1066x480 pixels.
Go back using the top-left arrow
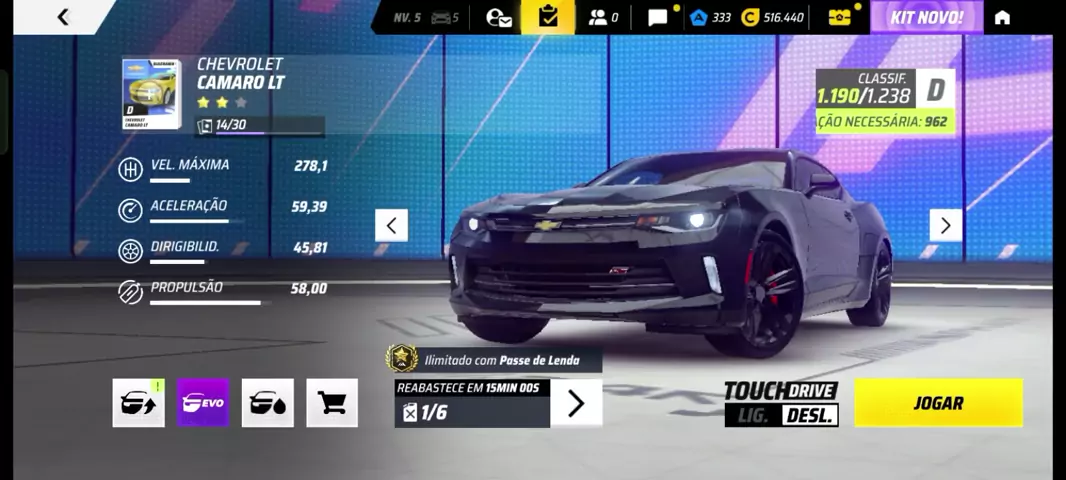coord(63,17)
